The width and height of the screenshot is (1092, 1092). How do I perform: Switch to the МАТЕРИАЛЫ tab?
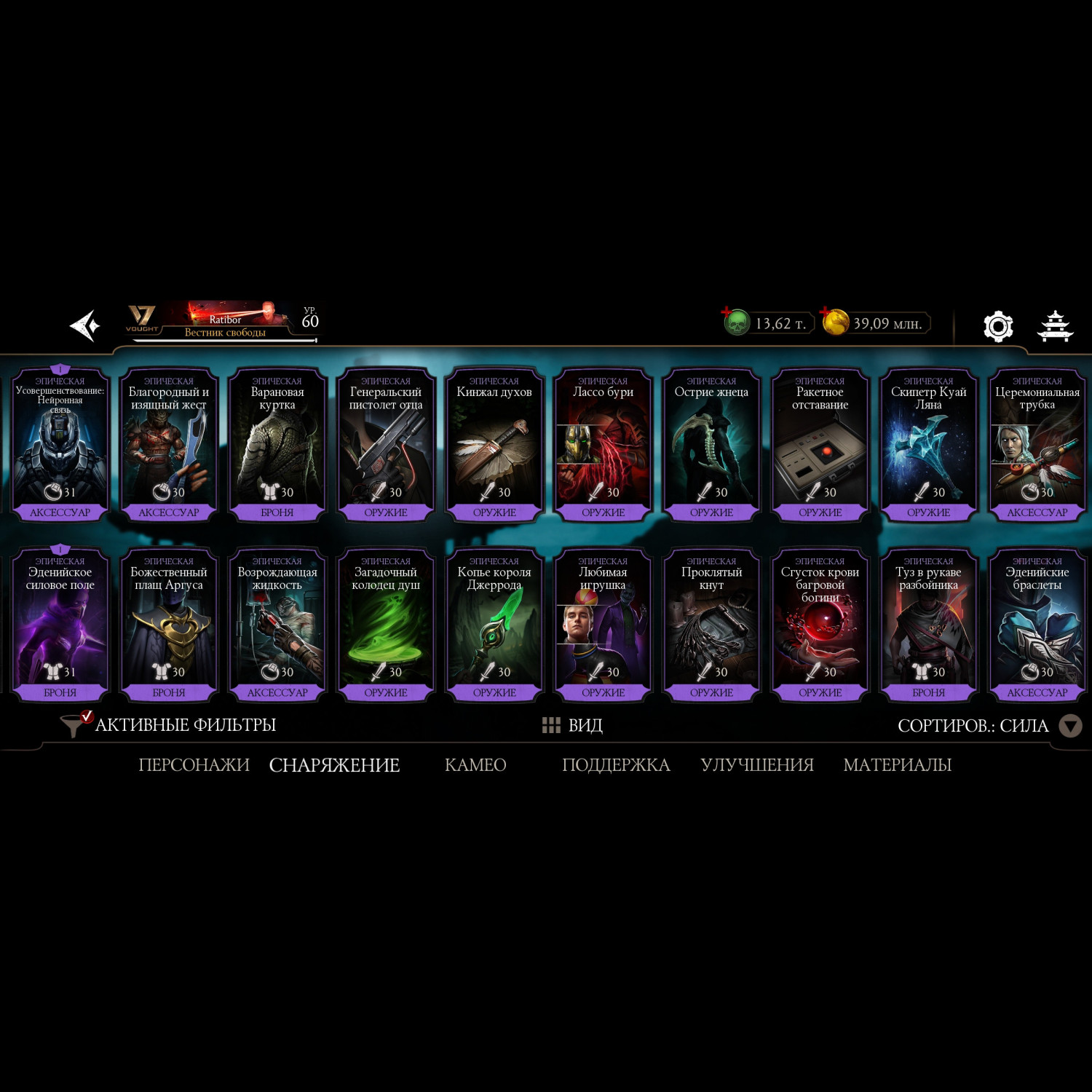tap(897, 765)
